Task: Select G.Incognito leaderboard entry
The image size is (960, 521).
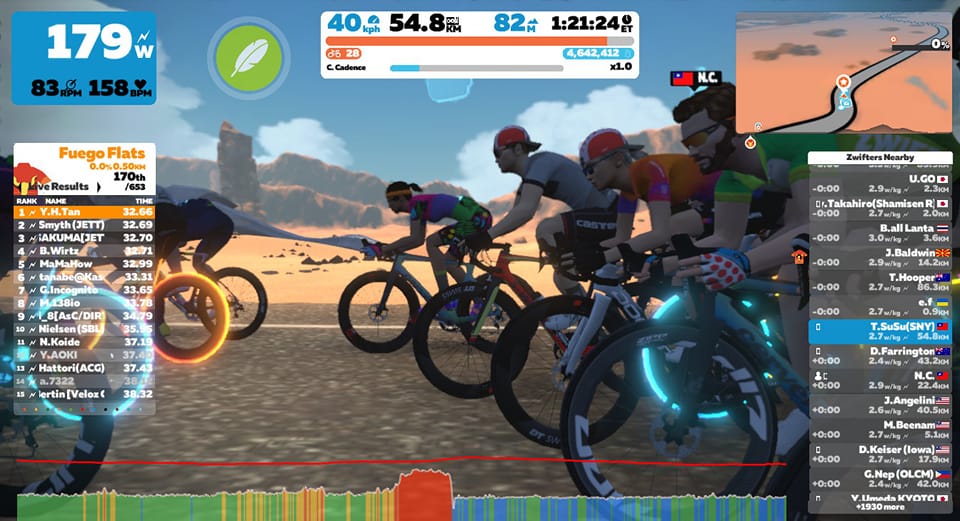Action: tap(84, 290)
